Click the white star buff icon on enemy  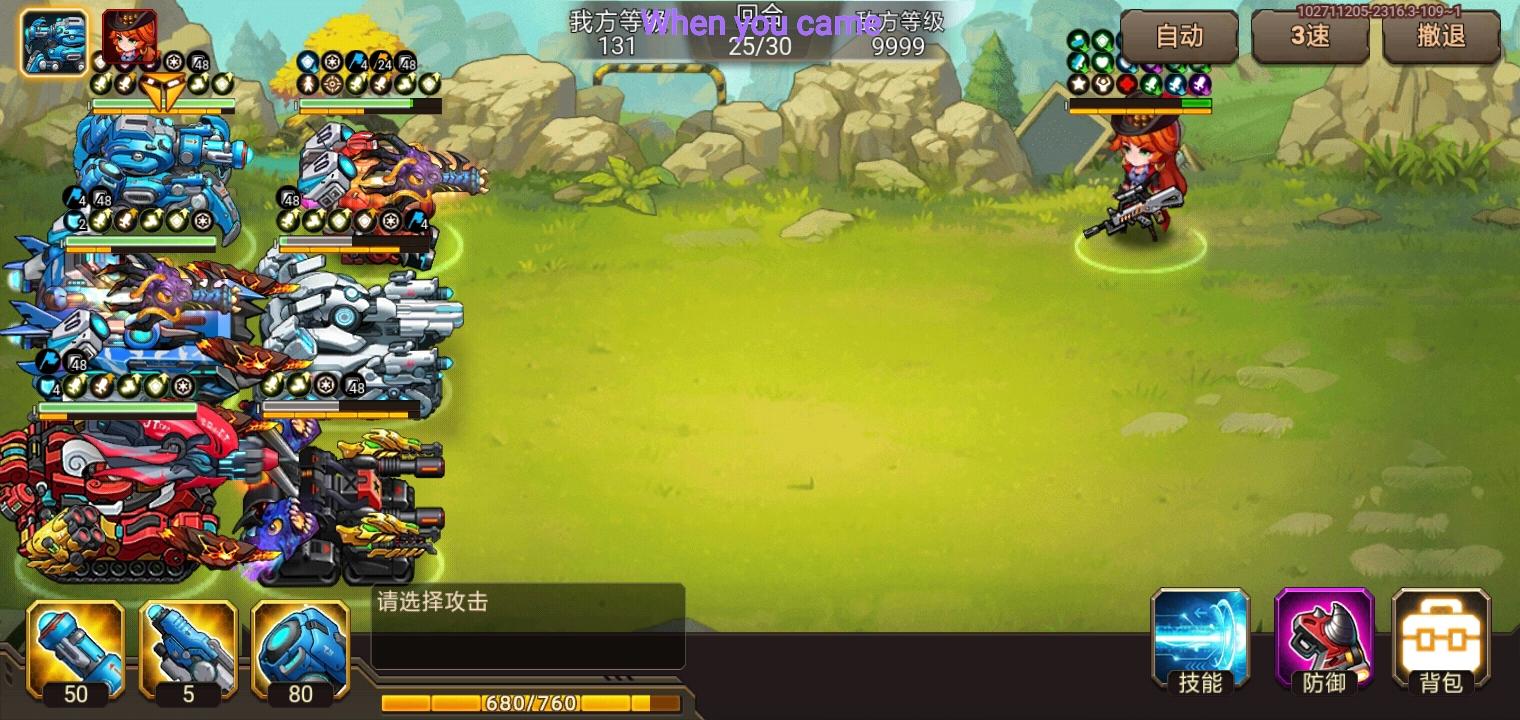[1078, 83]
